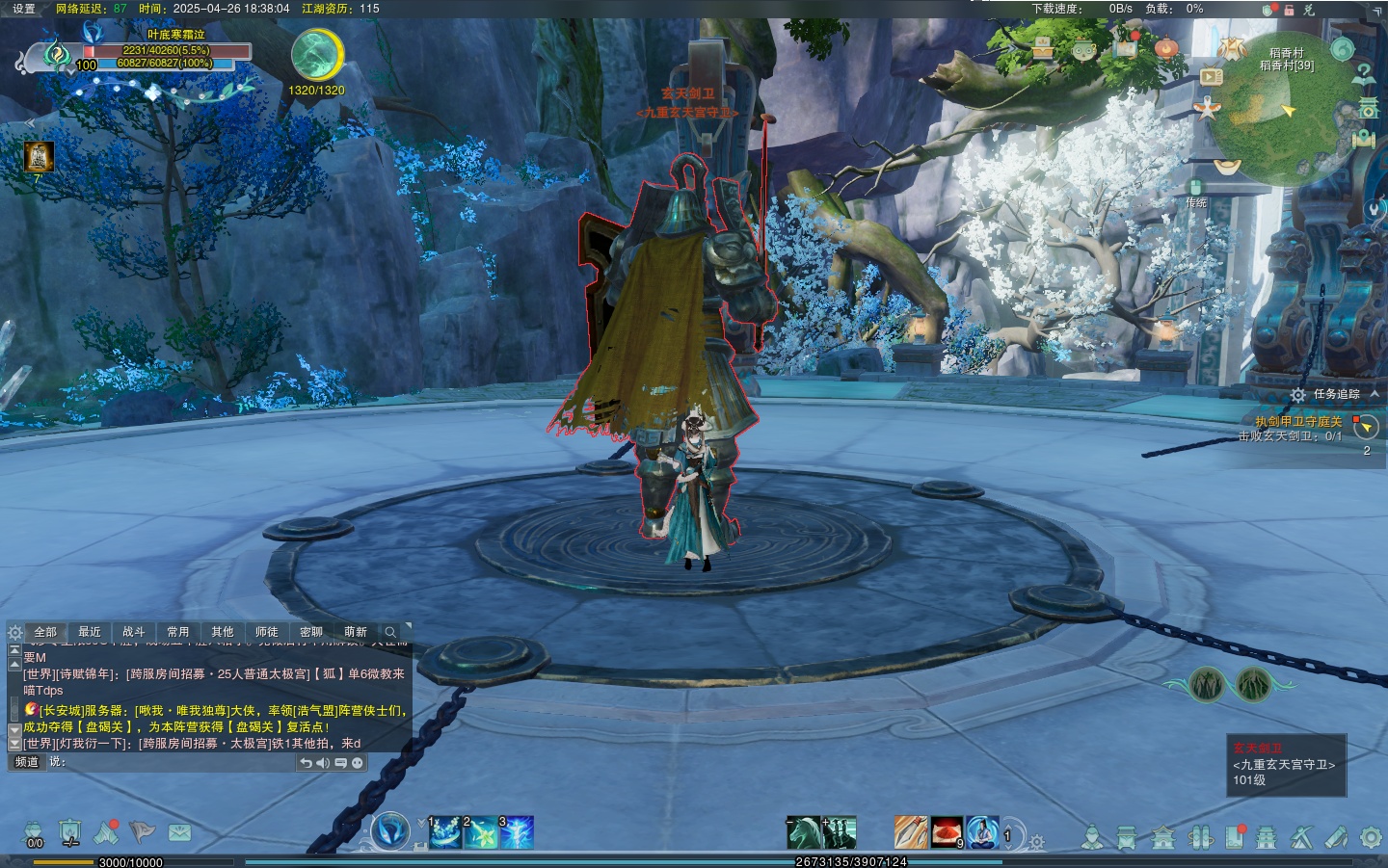Select the 全部 chat tab
1388x868 pixels.
tap(45, 632)
